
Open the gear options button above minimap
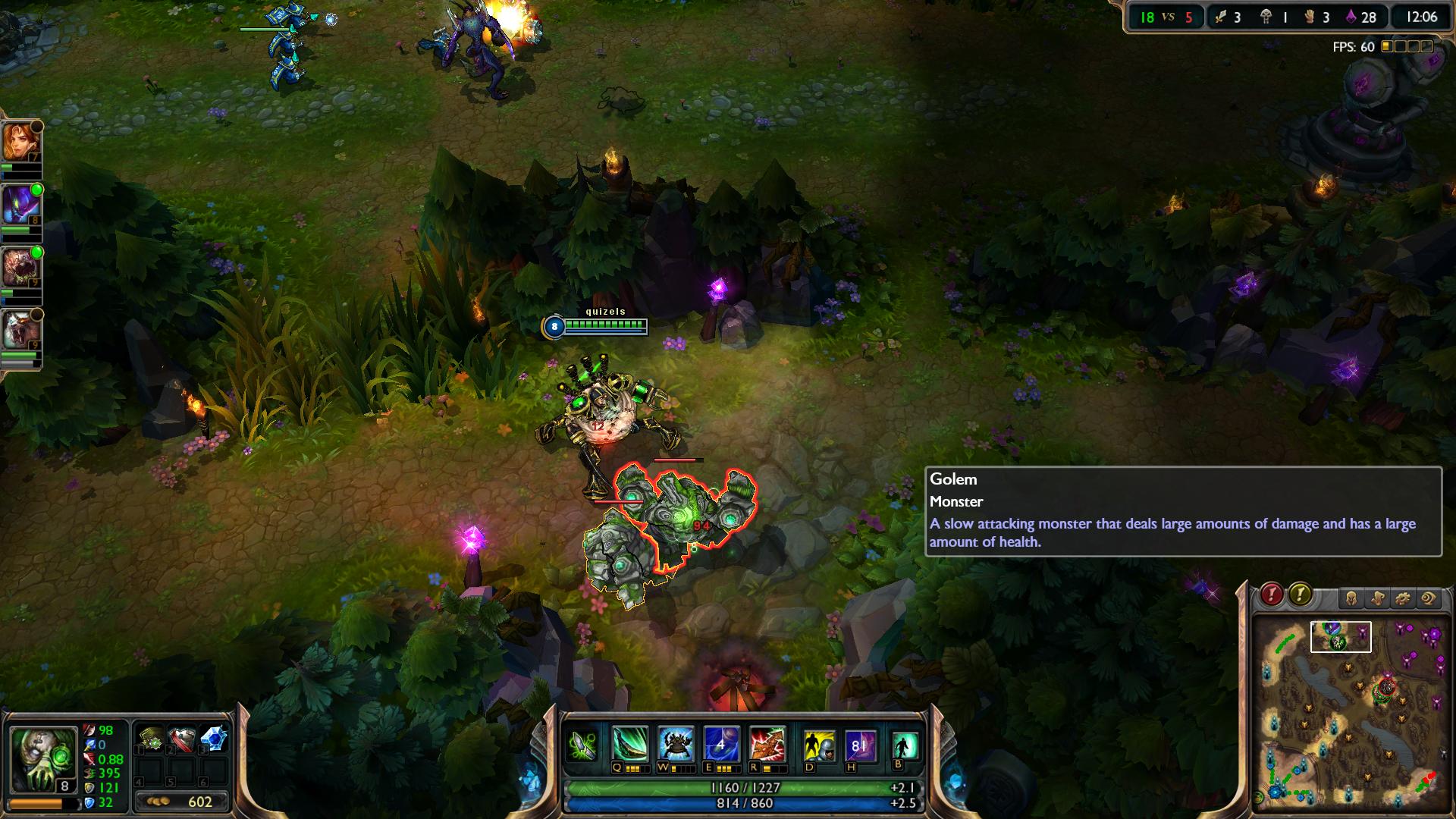click(x=1402, y=599)
